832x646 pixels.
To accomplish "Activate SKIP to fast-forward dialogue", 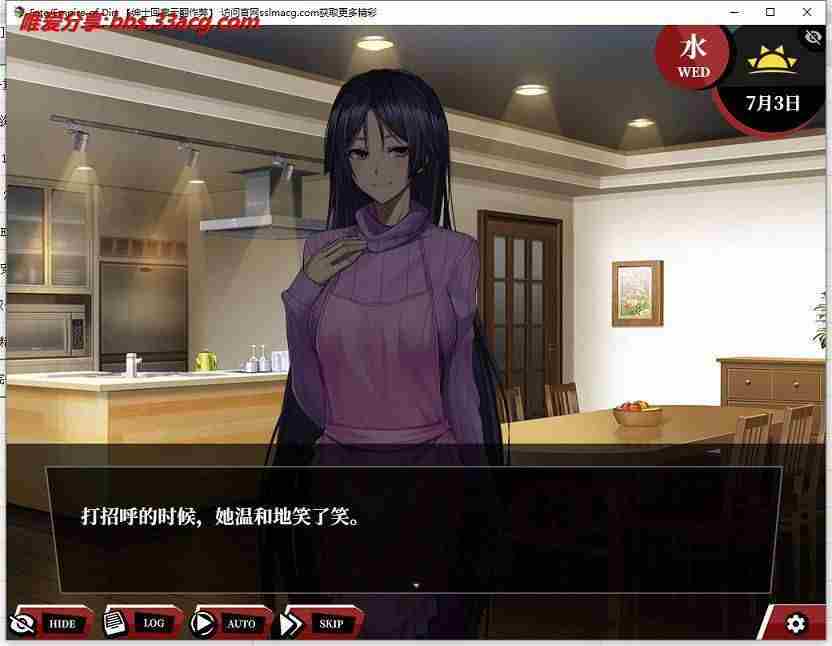I will point(319,623).
